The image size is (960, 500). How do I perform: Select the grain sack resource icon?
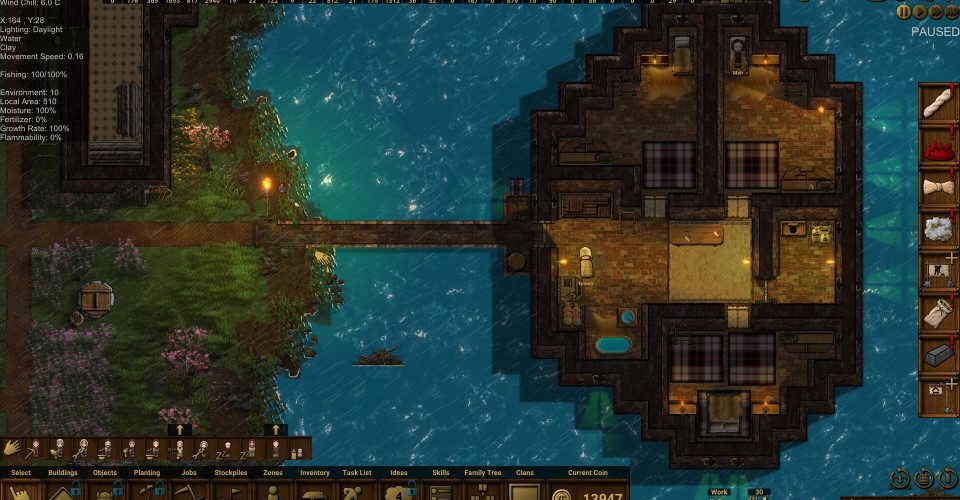coord(937,315)
